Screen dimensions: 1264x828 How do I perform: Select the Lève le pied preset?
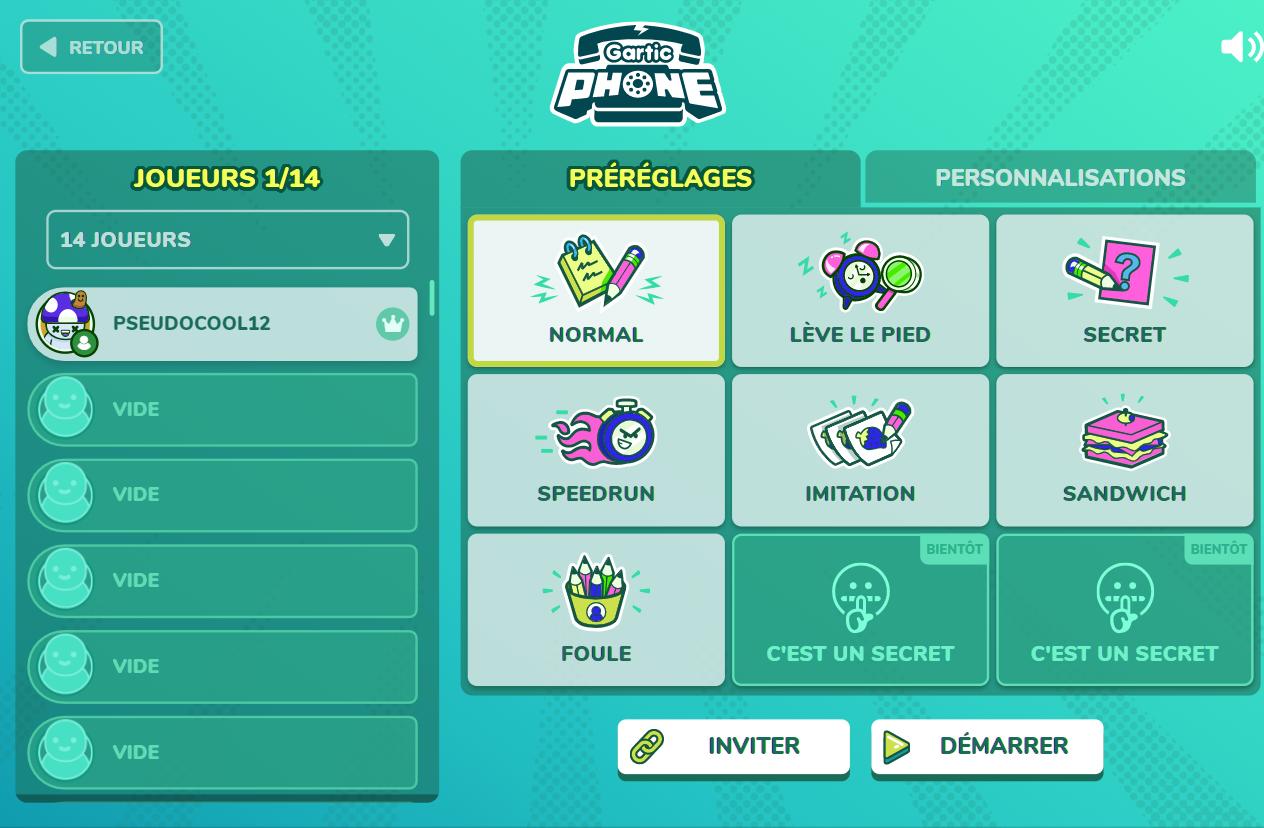tap(860, 291)
